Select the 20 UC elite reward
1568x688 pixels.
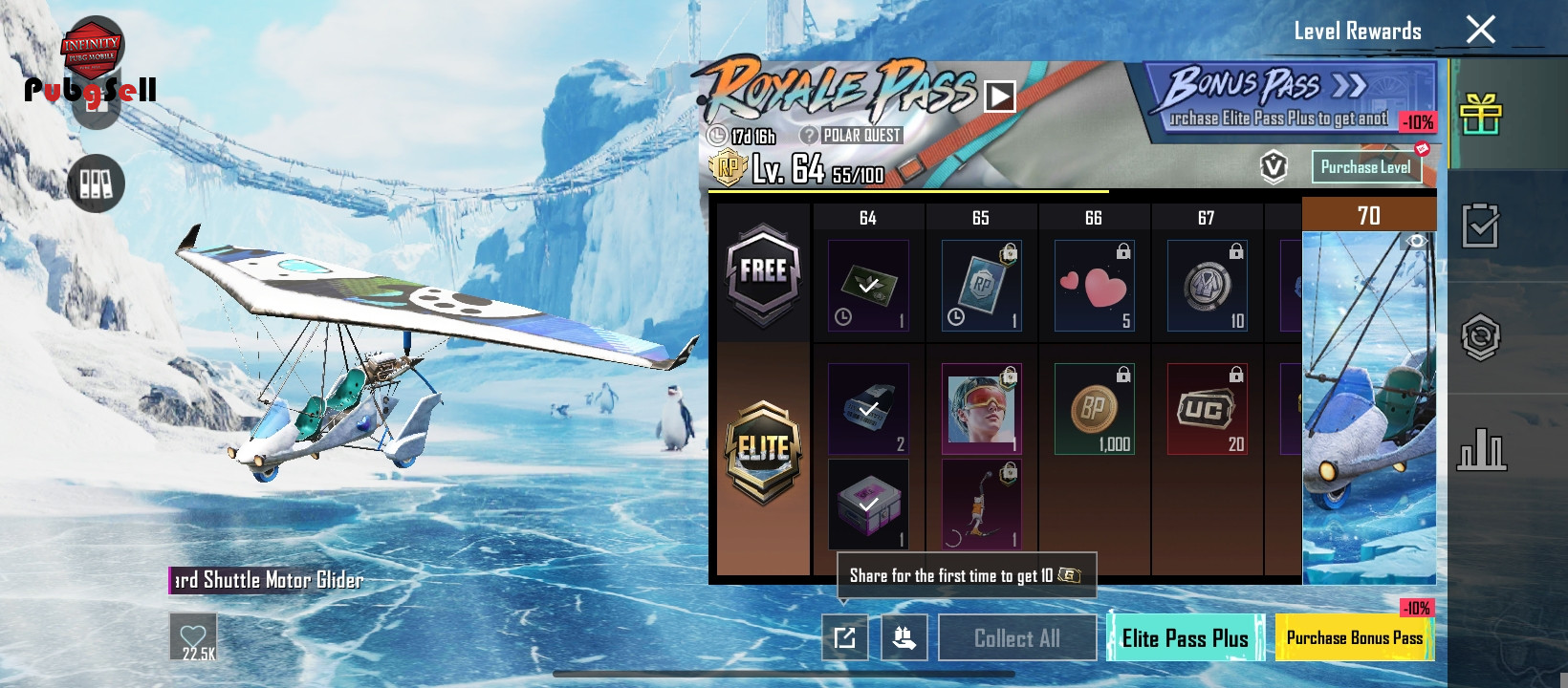[x=1207, y=408]
